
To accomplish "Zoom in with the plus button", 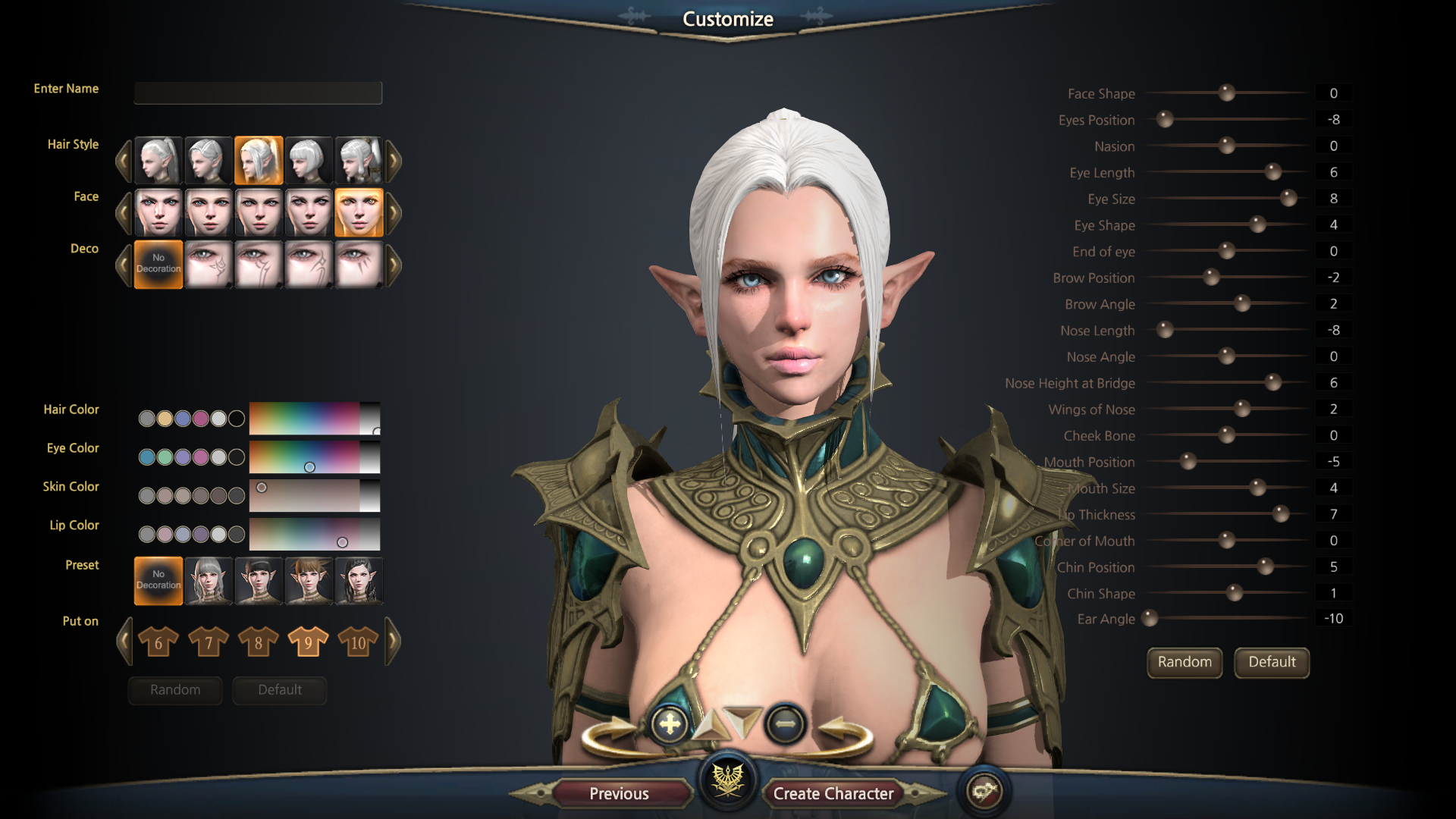I will [670, 724].
